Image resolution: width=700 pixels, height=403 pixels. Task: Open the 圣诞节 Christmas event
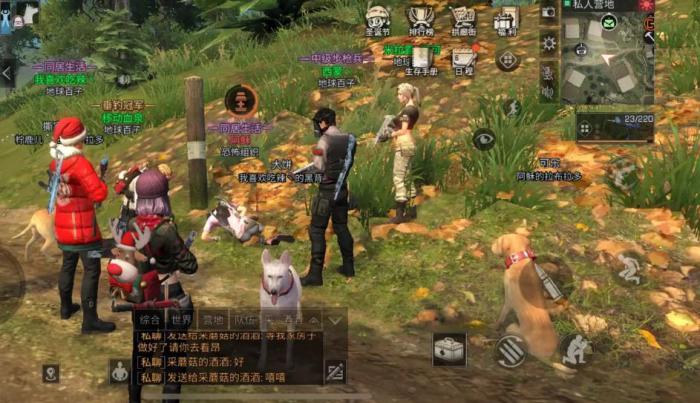377,18
